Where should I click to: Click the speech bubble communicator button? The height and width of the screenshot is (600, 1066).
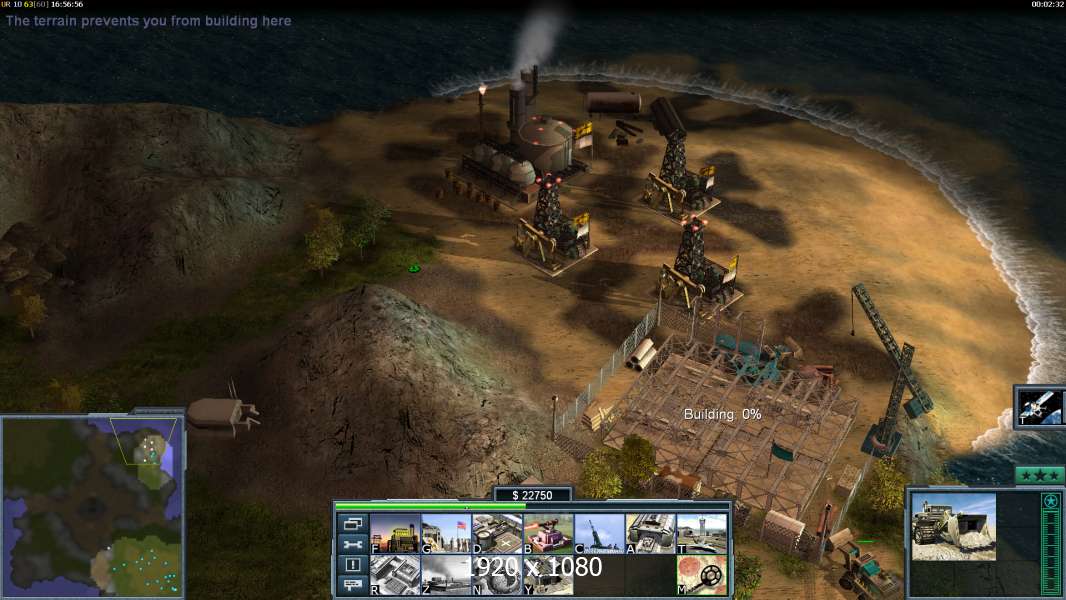352,586
